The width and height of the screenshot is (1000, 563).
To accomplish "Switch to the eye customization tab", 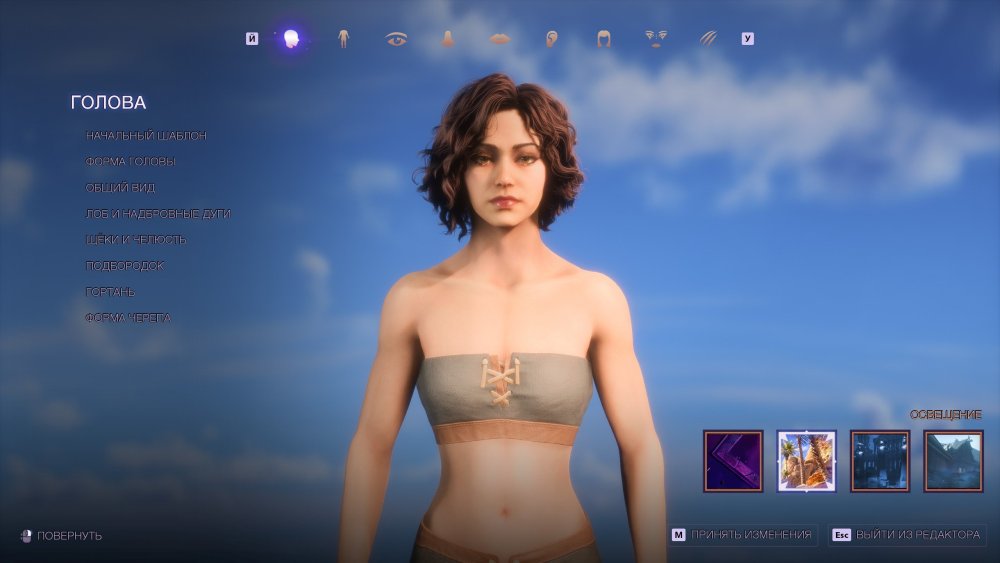I will (x=396, y=39).
